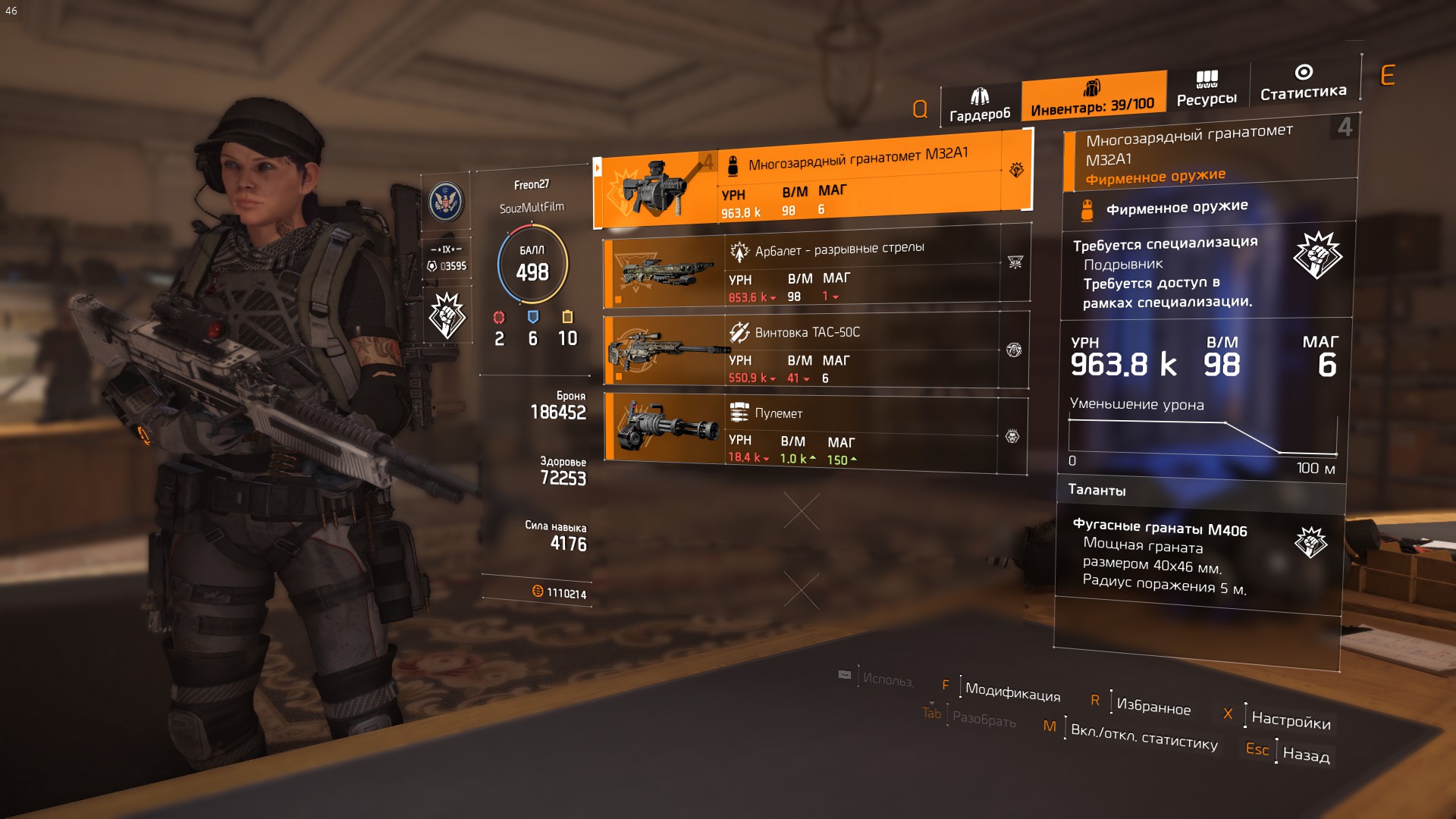The height and width of the screenshot is (819, 1456).
Task: Open the БАЛЛ 498 gear score circle
Action: [532, 264]
